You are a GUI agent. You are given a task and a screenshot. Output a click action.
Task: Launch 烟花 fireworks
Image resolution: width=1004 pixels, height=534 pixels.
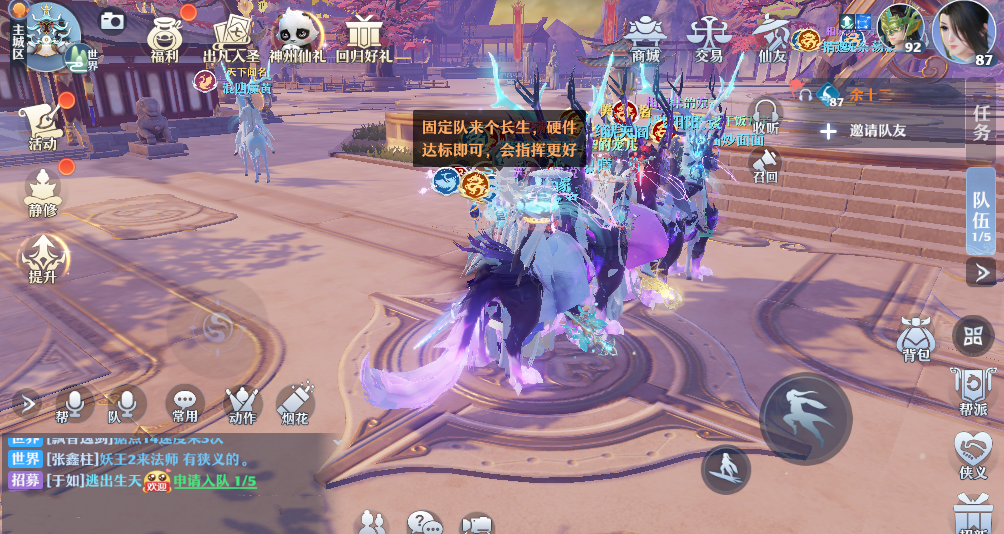pos(296,402)
